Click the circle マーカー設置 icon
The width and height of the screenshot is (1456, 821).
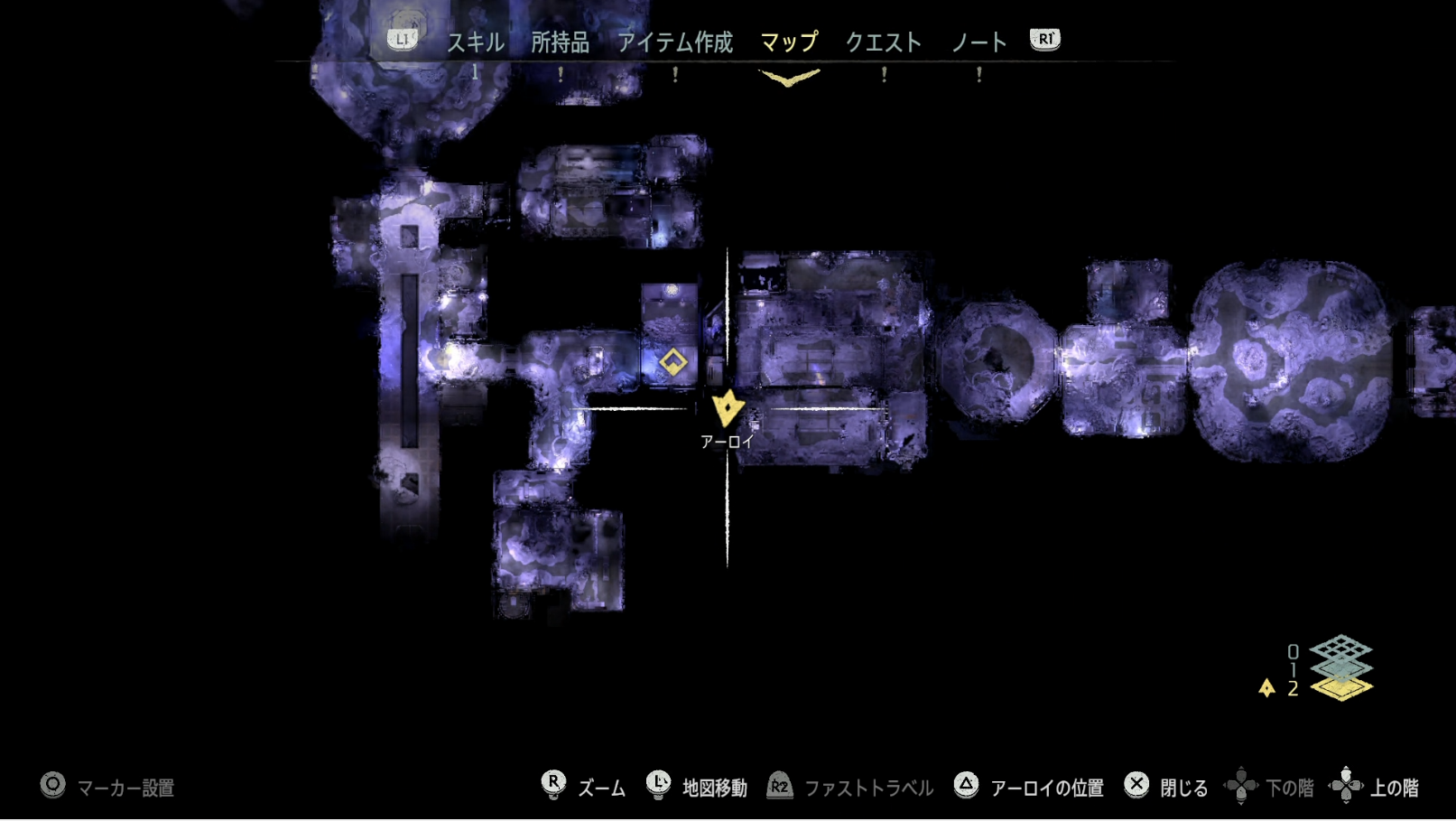click(x=52, y=786)
